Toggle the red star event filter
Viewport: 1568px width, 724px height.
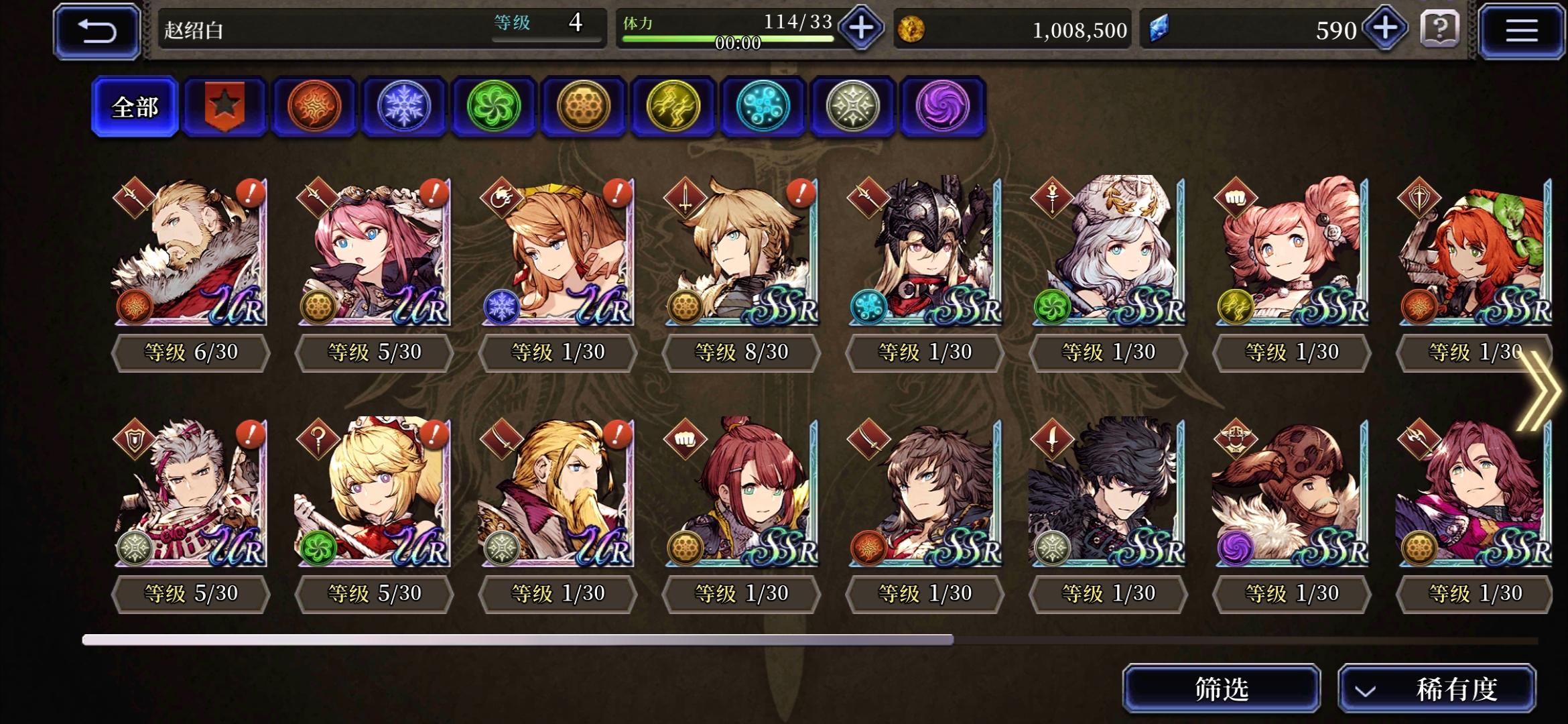coord(224,107)
